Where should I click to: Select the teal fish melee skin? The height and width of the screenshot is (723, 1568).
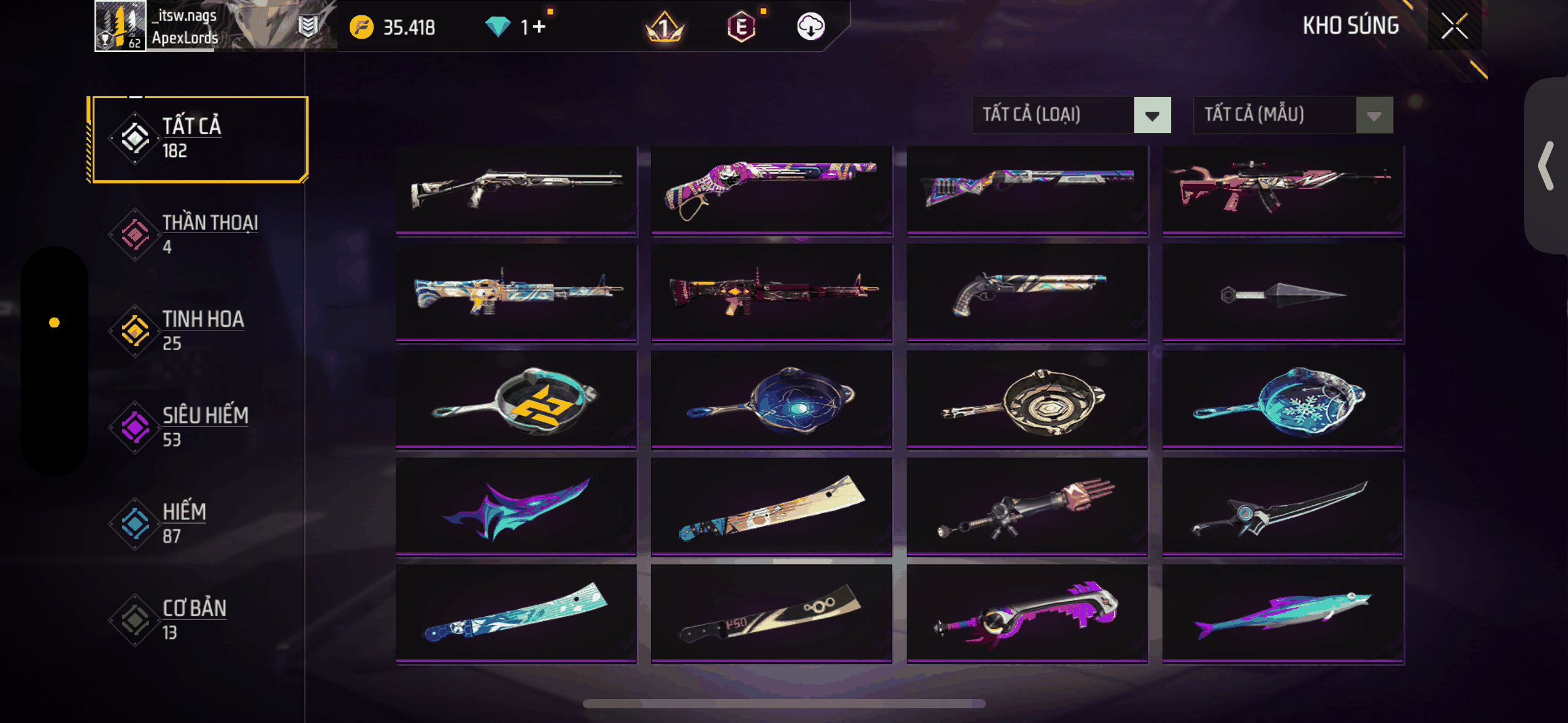click(1283, 614)
